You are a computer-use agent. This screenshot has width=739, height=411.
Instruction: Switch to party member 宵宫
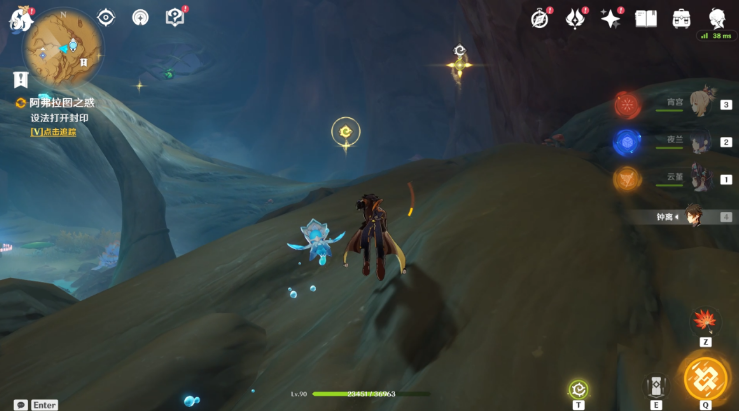click(699, 104)
